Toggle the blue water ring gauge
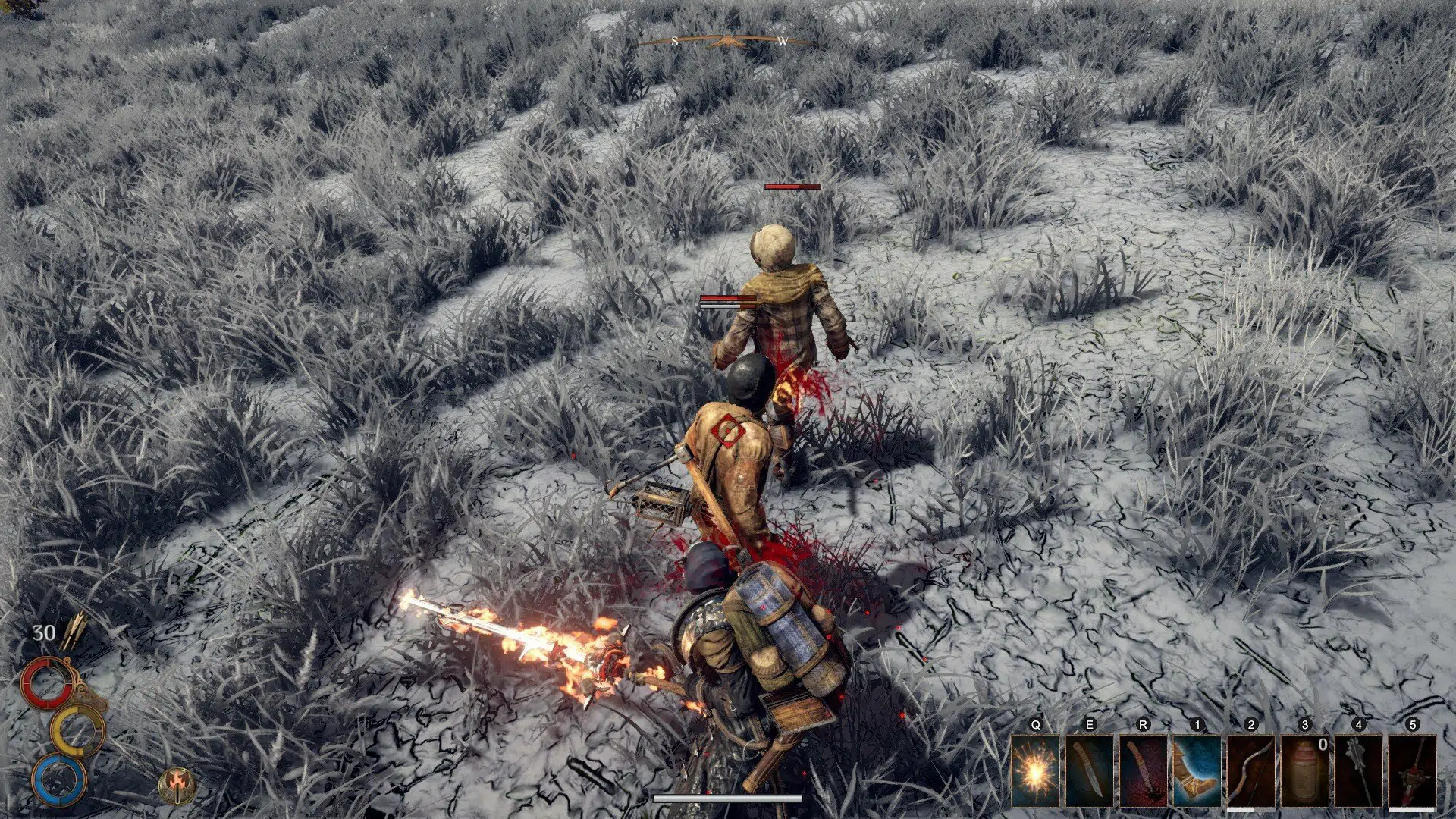1456x819 pixels. (59, 781)
